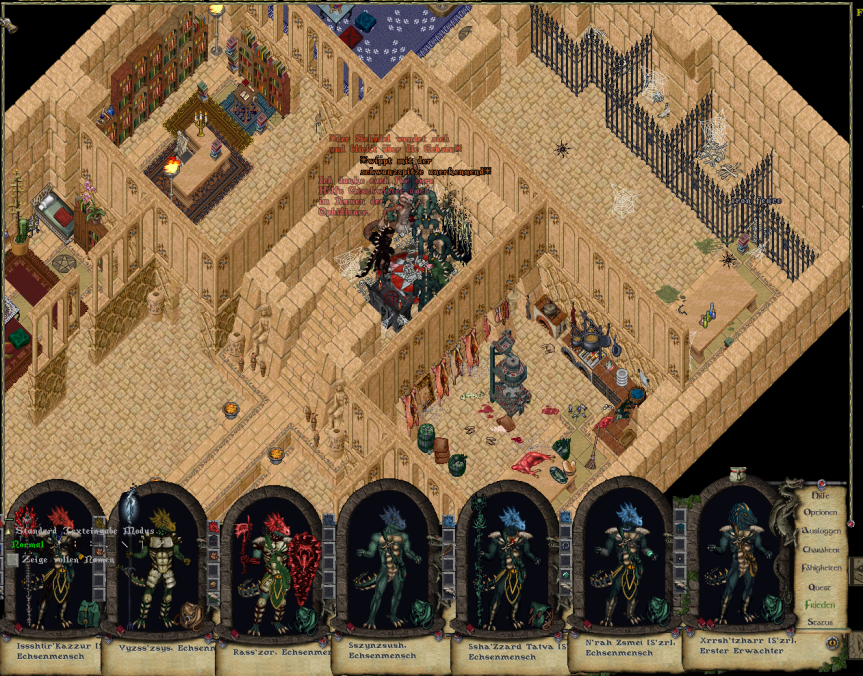Click the golden eye button below Status
This screenshot has height=676, width=863.
(832, 642)
